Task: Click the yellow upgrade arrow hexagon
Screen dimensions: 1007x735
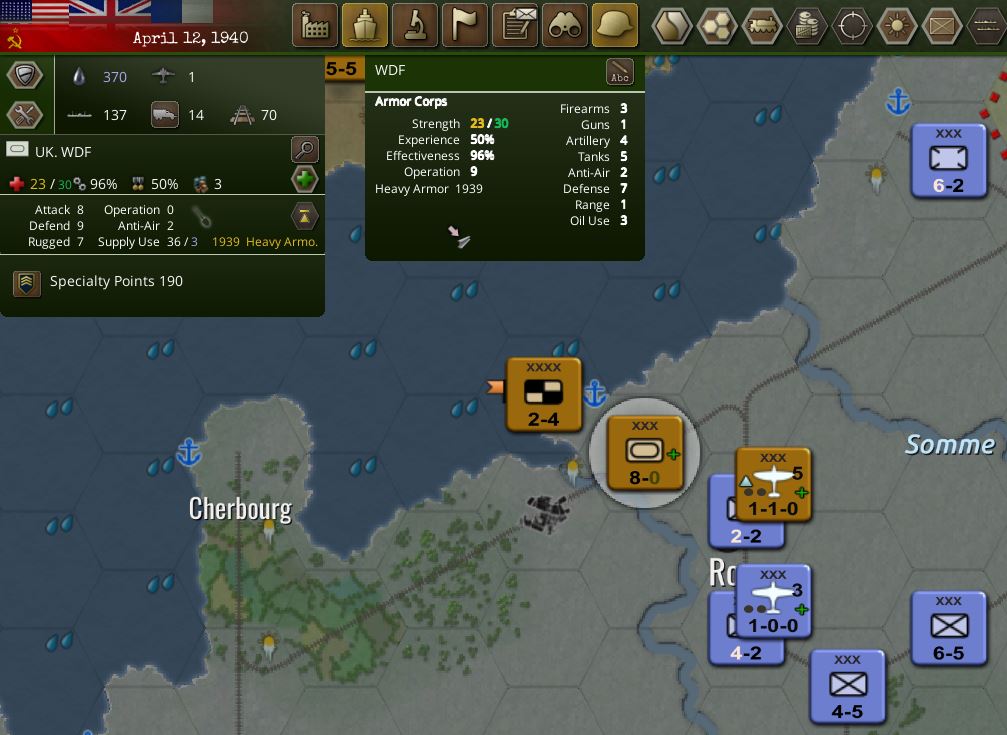Action: (304, 215)
